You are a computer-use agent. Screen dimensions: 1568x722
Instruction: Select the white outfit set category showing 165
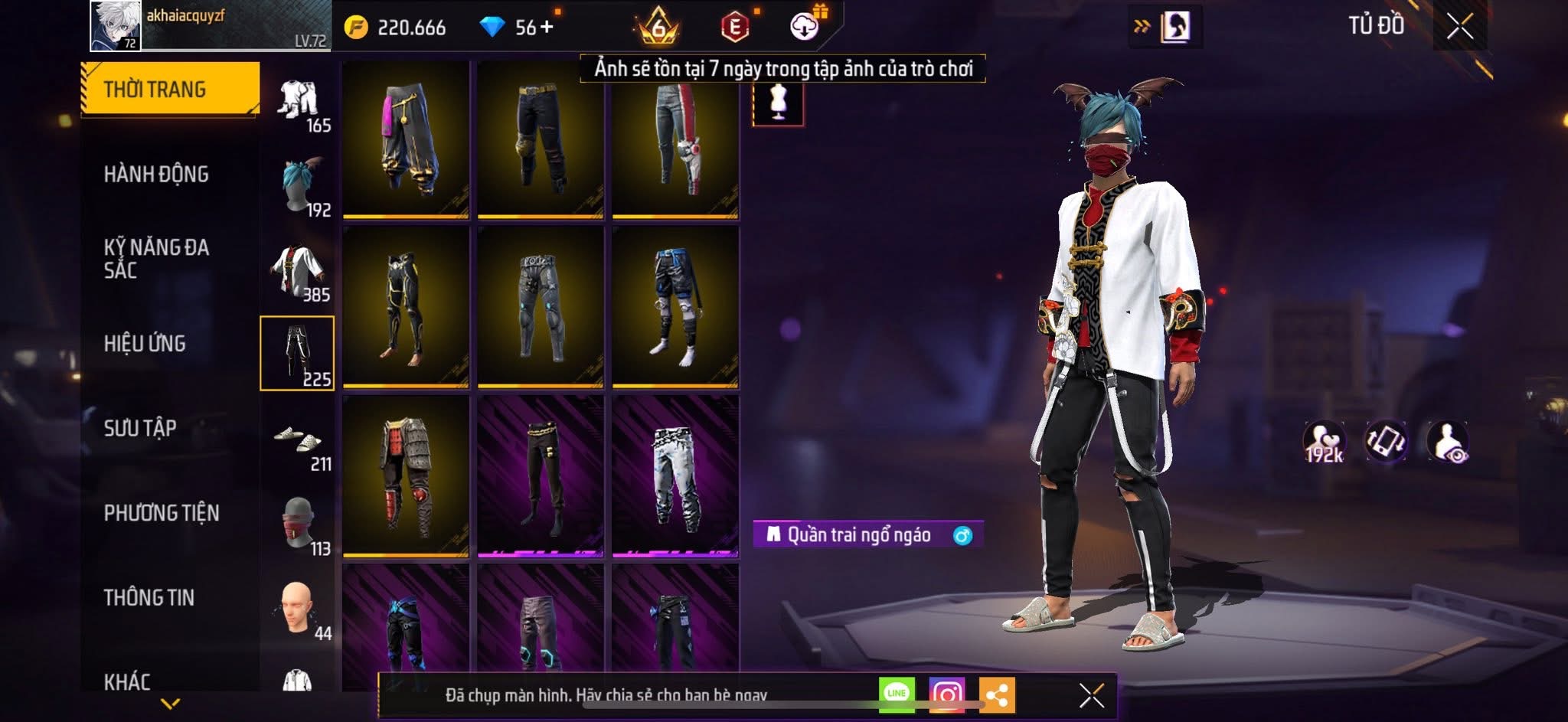(x=299, y=101)
